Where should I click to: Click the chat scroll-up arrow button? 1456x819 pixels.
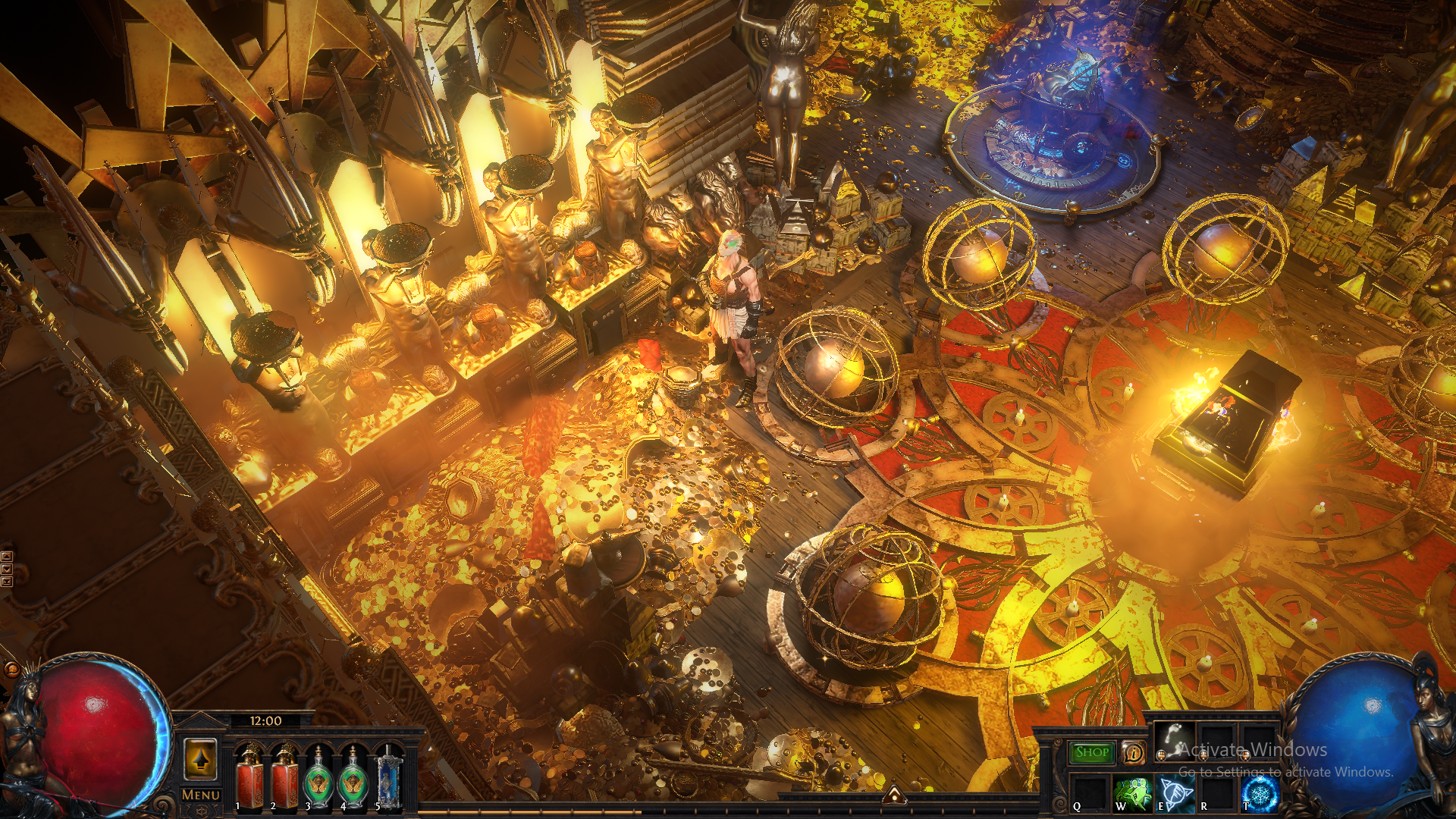point(7,557)
